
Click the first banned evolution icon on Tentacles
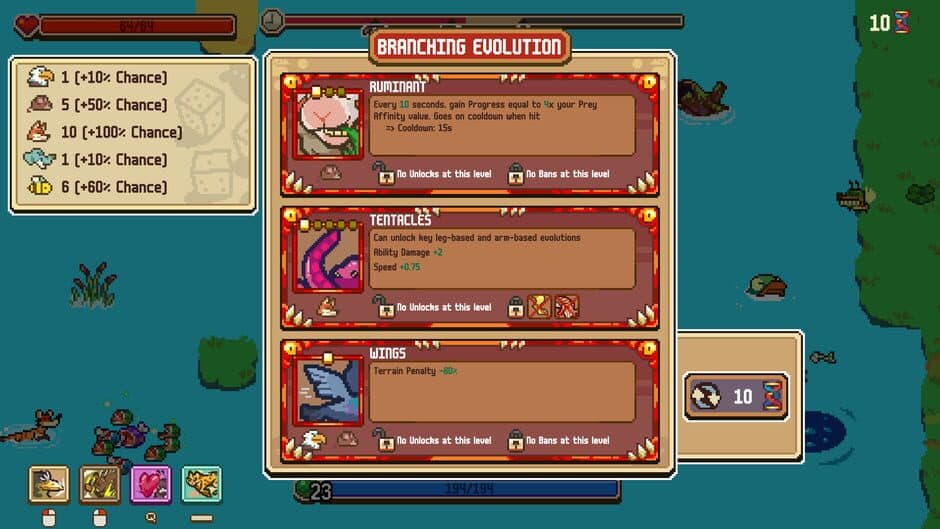[x=539, y=306]
